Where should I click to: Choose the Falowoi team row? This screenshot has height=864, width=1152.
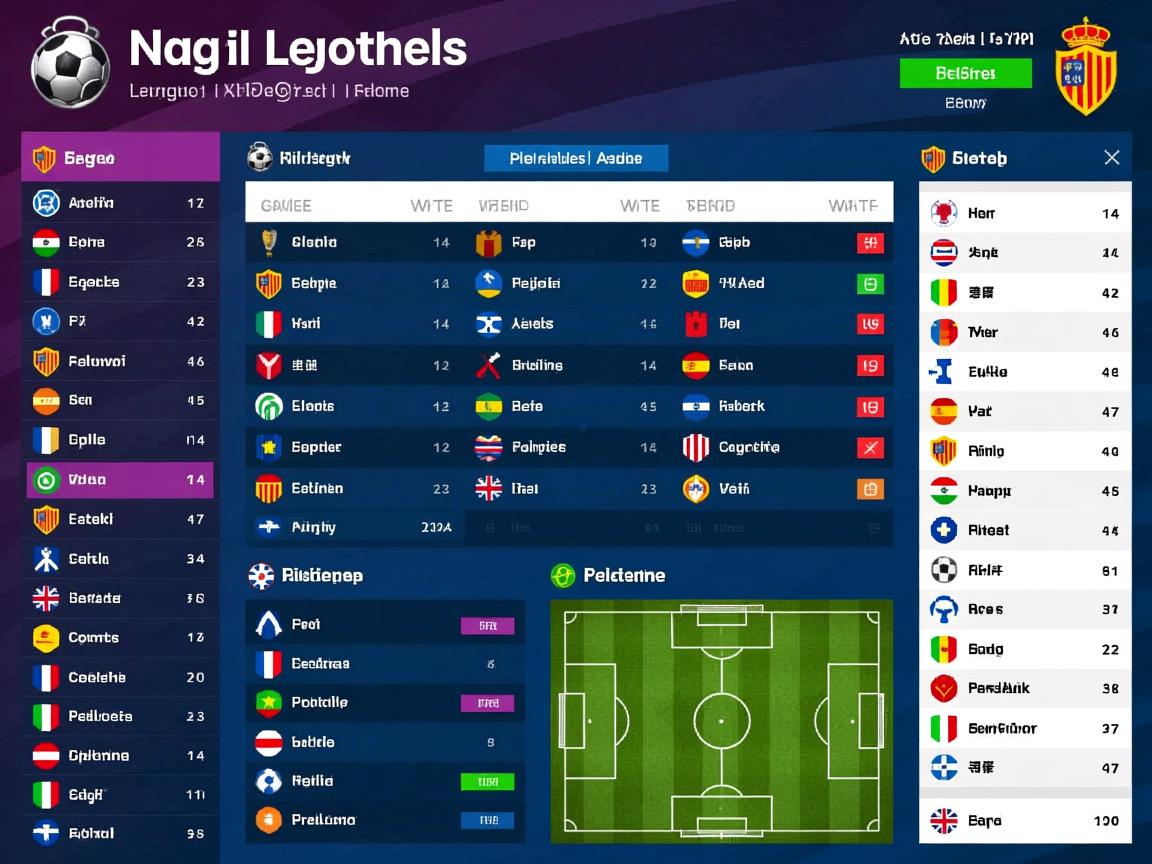120,361
